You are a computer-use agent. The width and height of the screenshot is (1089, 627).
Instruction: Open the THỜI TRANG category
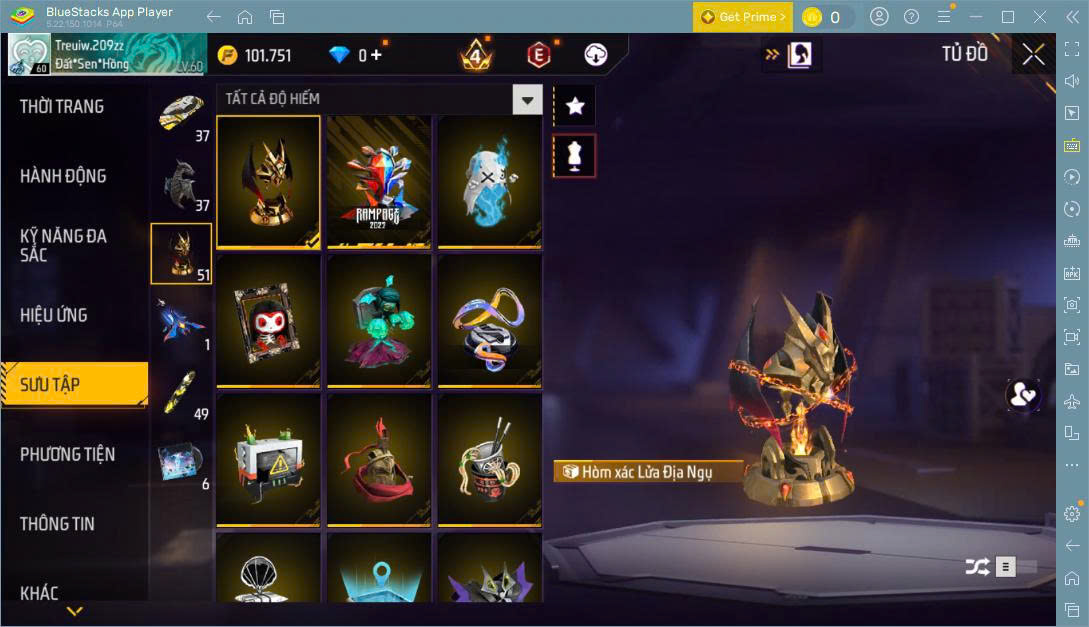click(62, 107)
